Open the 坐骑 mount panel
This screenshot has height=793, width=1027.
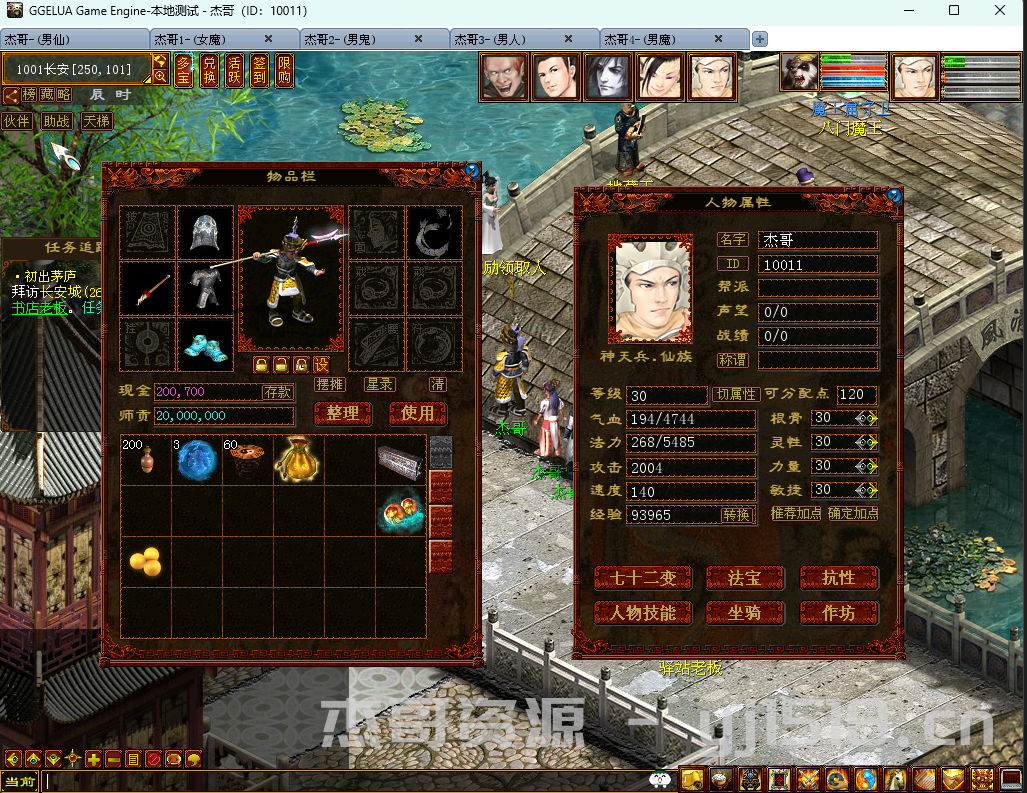tap(744, 613)
